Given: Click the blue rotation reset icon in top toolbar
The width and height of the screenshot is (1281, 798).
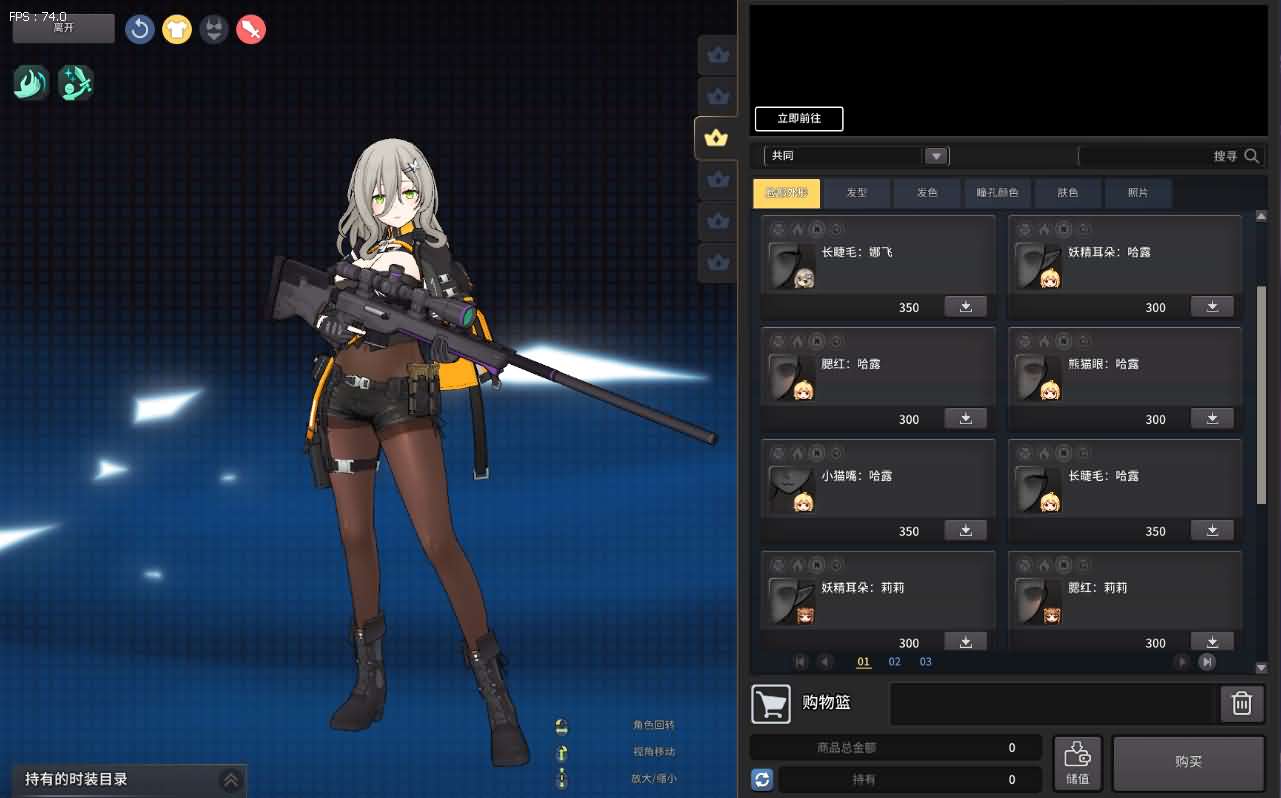Looking at the screenshot, I should coord(139,29).
